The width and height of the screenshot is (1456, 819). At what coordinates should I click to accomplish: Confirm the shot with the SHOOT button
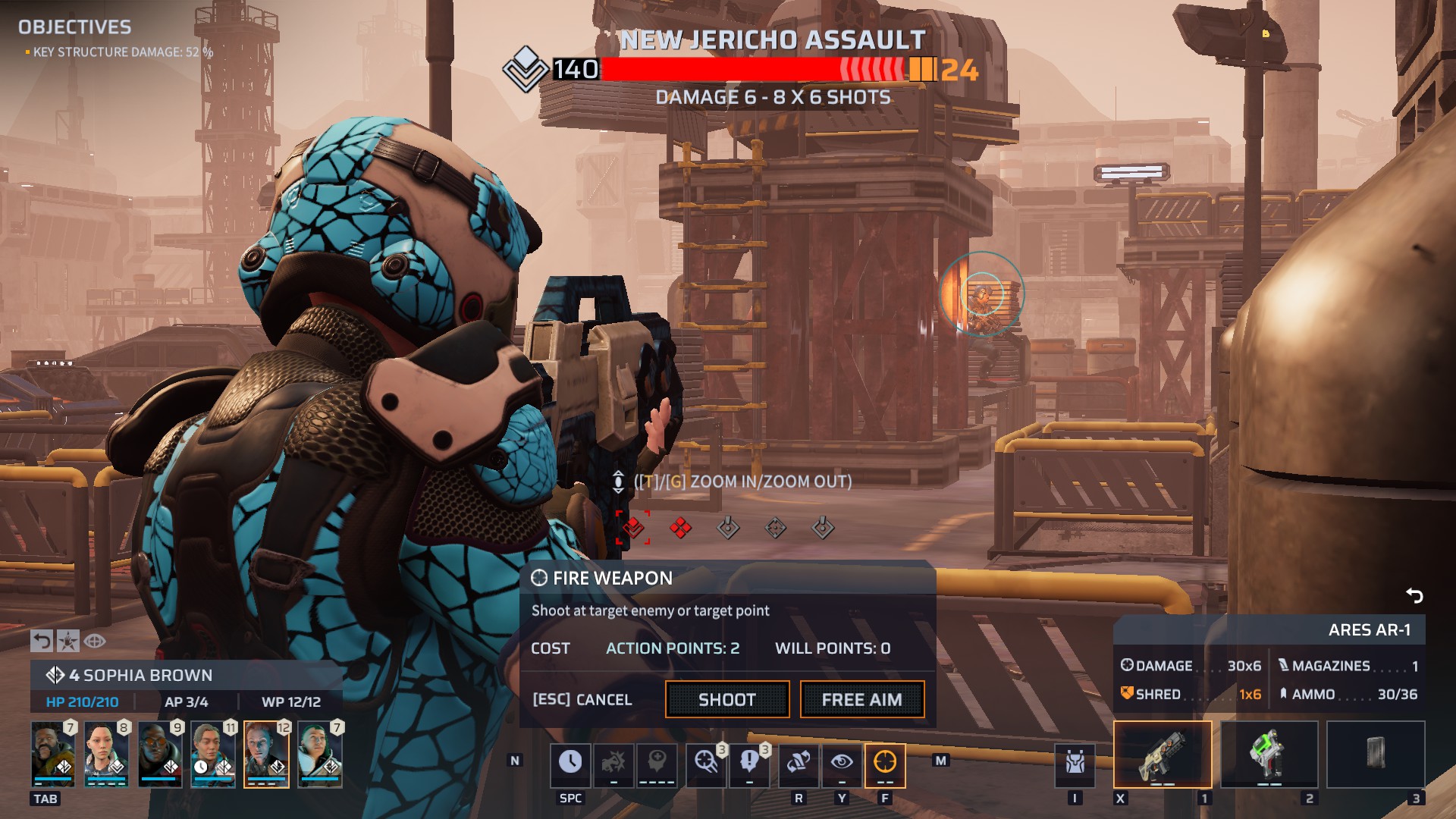(726, 699)
